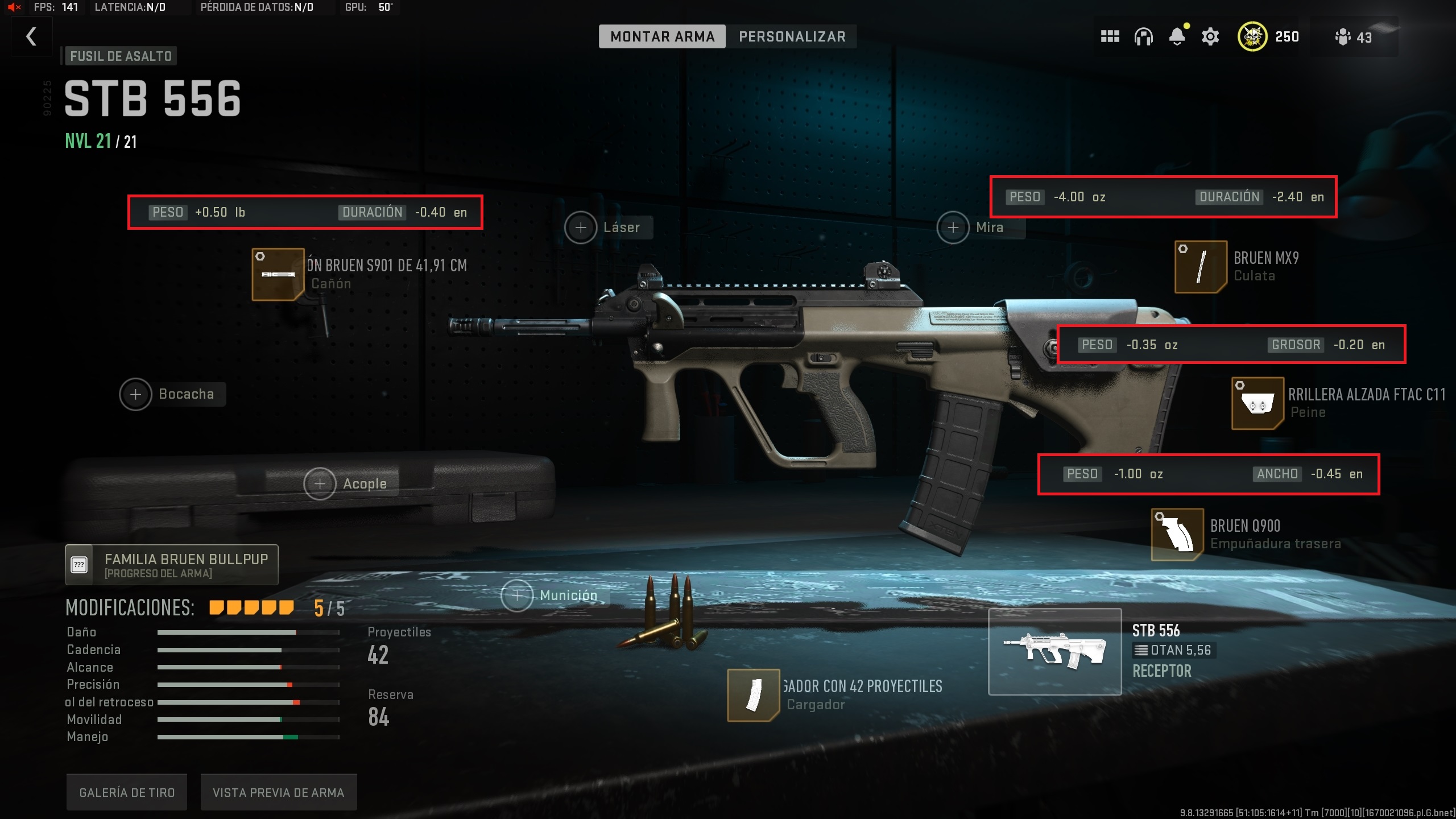Open the notifications bell icon
The width and height of the screenshot is (1456, 819).
(x=1177, y=36)
